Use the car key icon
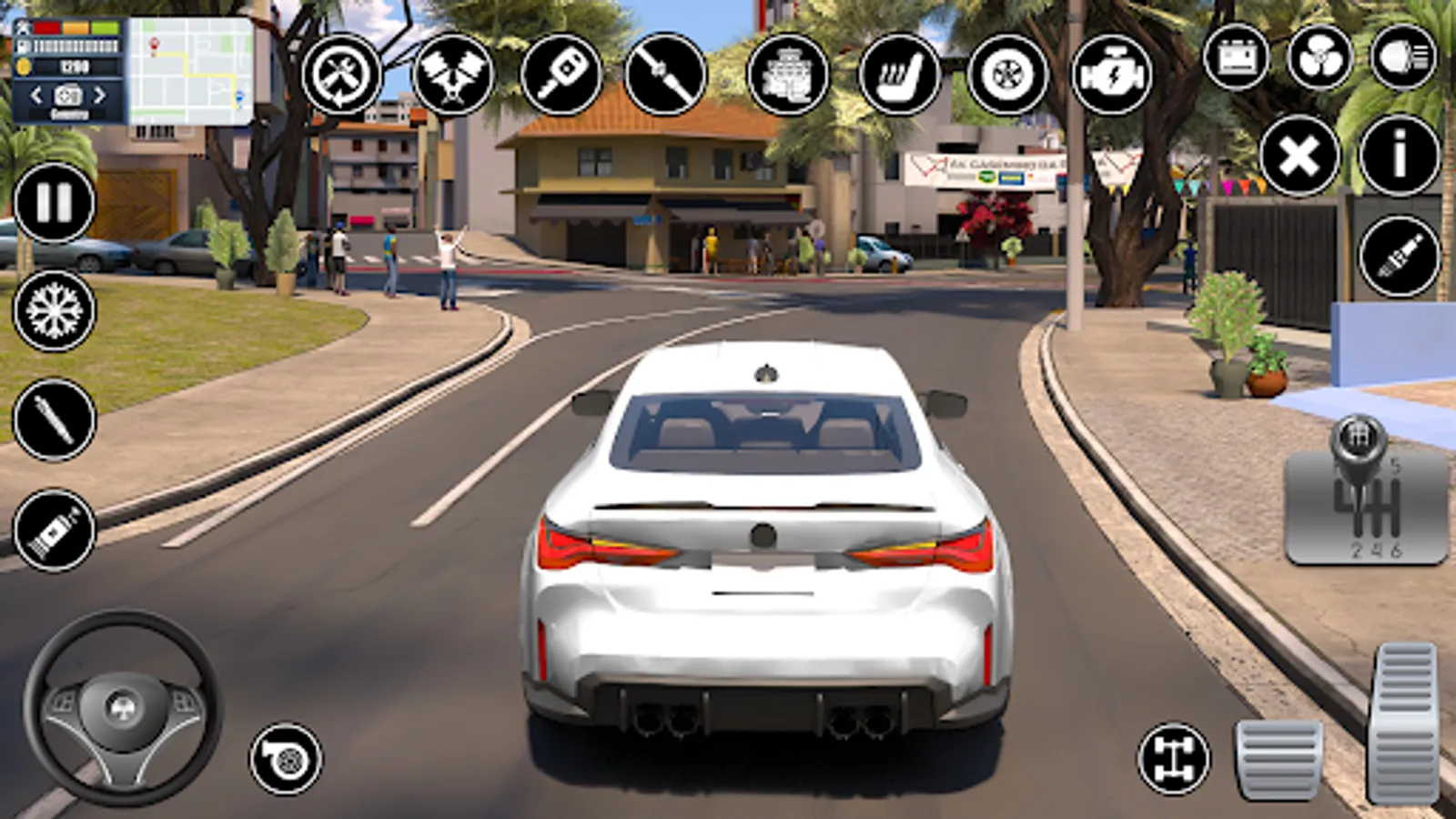 [x=561, y=74]
